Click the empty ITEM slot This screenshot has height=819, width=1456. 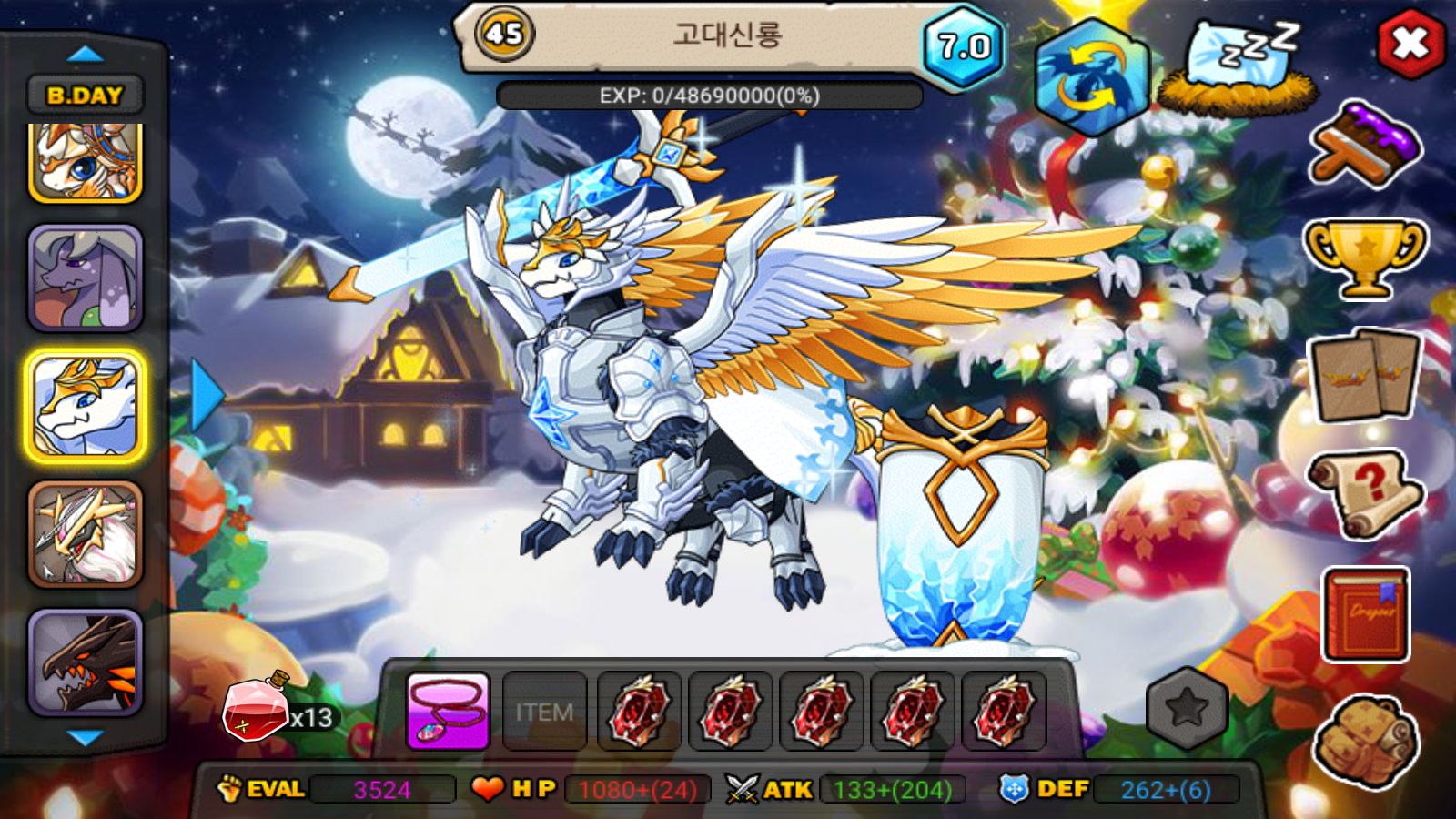click(x=544, y=712)
